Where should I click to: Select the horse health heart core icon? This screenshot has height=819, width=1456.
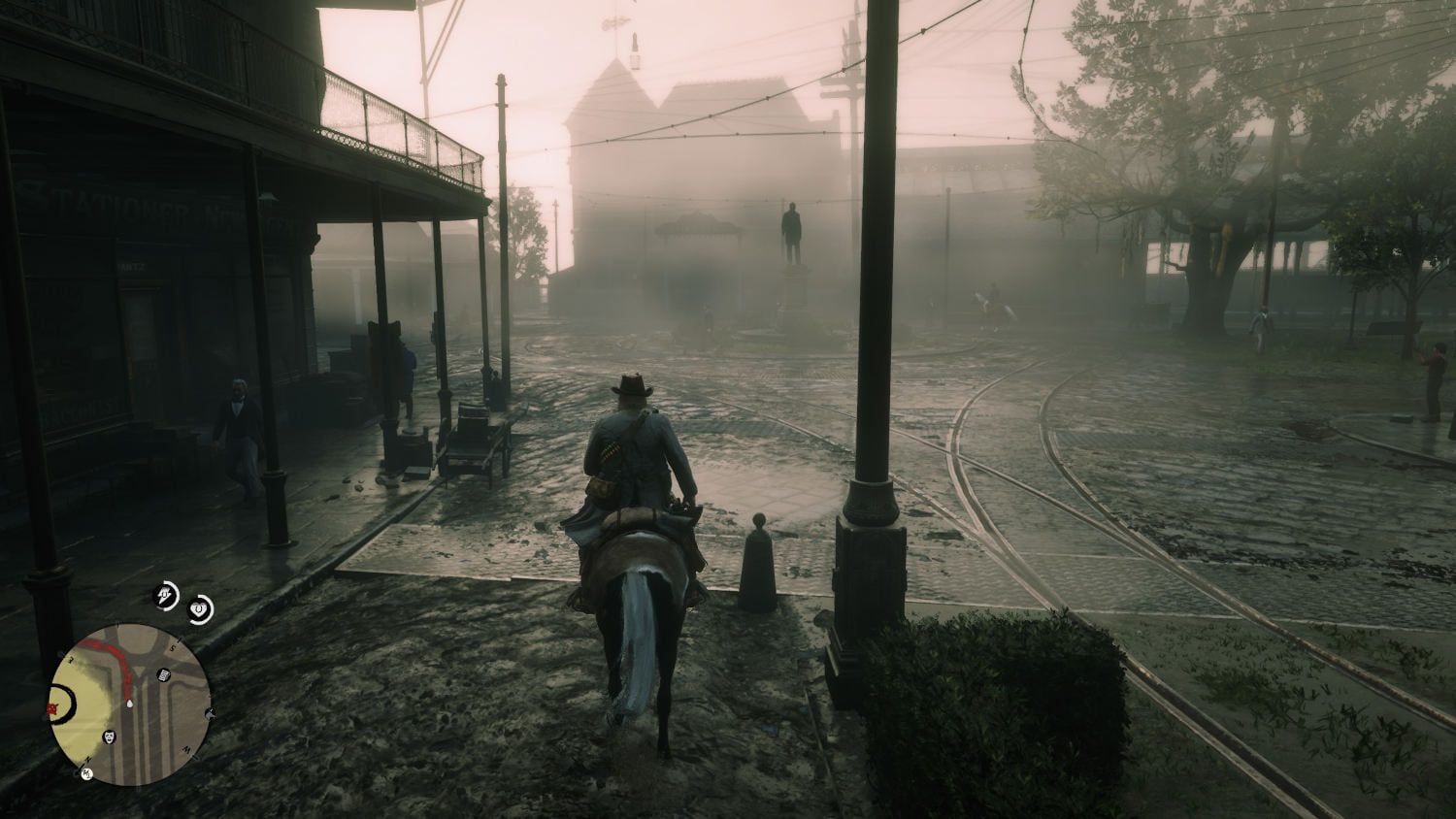click(x=200, y=608)
